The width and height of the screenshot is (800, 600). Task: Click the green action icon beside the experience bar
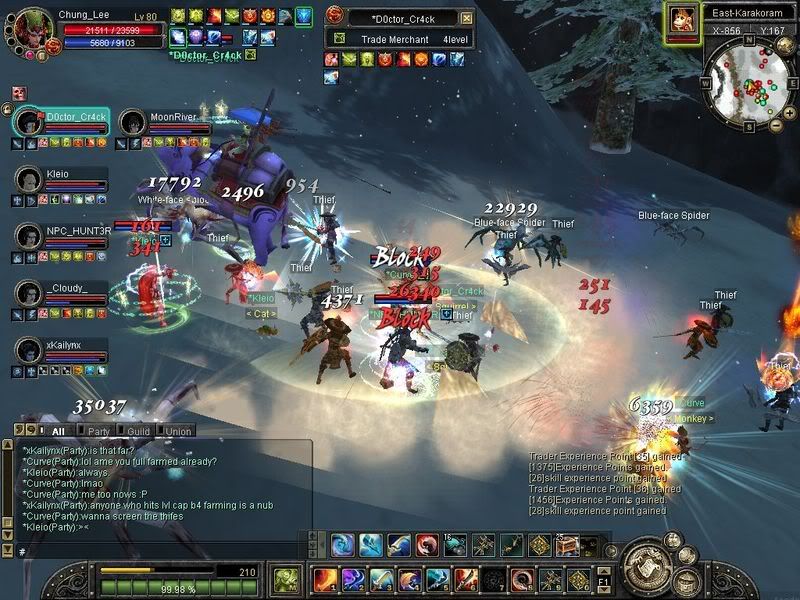tap(287, 578)
